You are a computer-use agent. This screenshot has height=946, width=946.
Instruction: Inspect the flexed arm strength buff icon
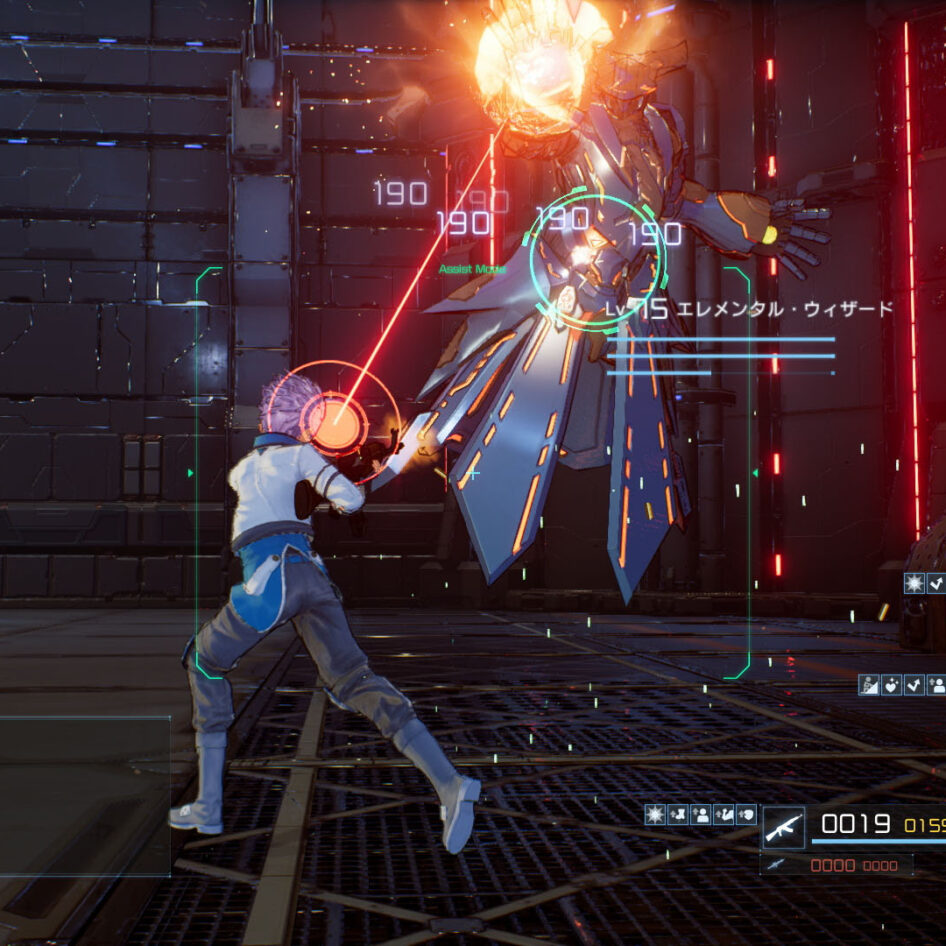pos(724,814)
